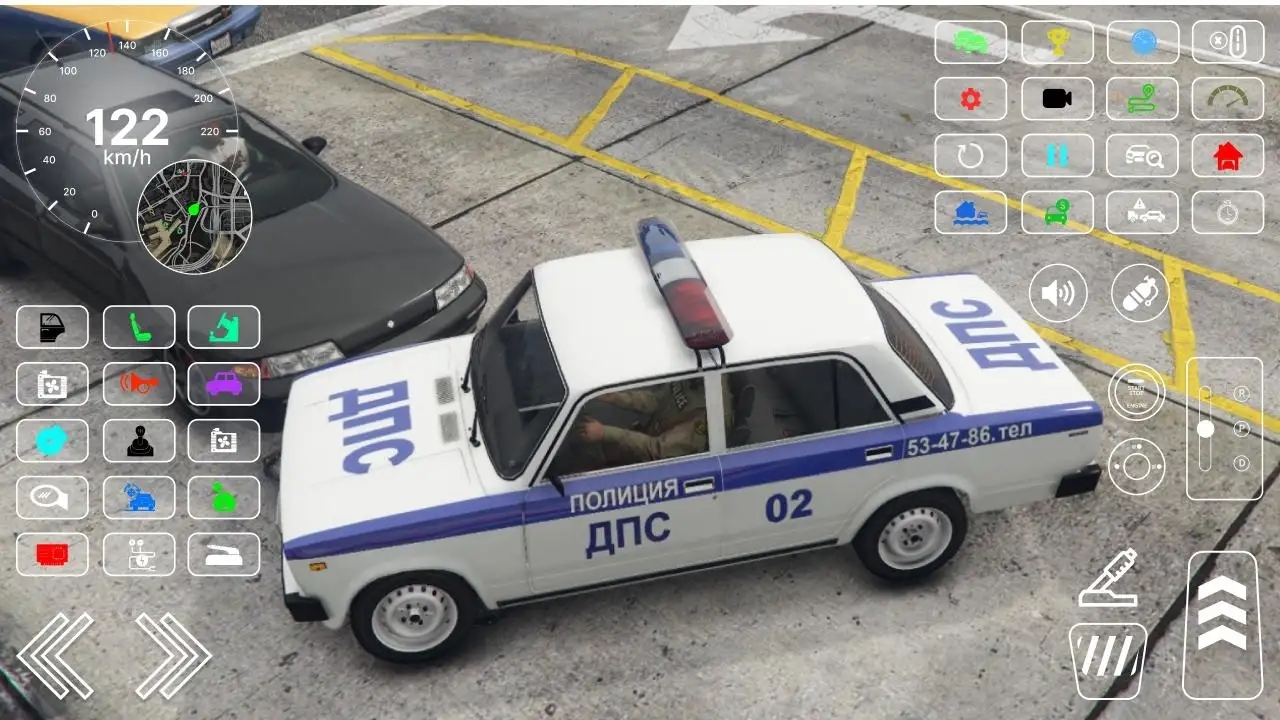Viewport: 1280px width, 720px height.
Task: Select the black gear shifter joystick icon
Action: pyautogui.click(x=139, y=440)
